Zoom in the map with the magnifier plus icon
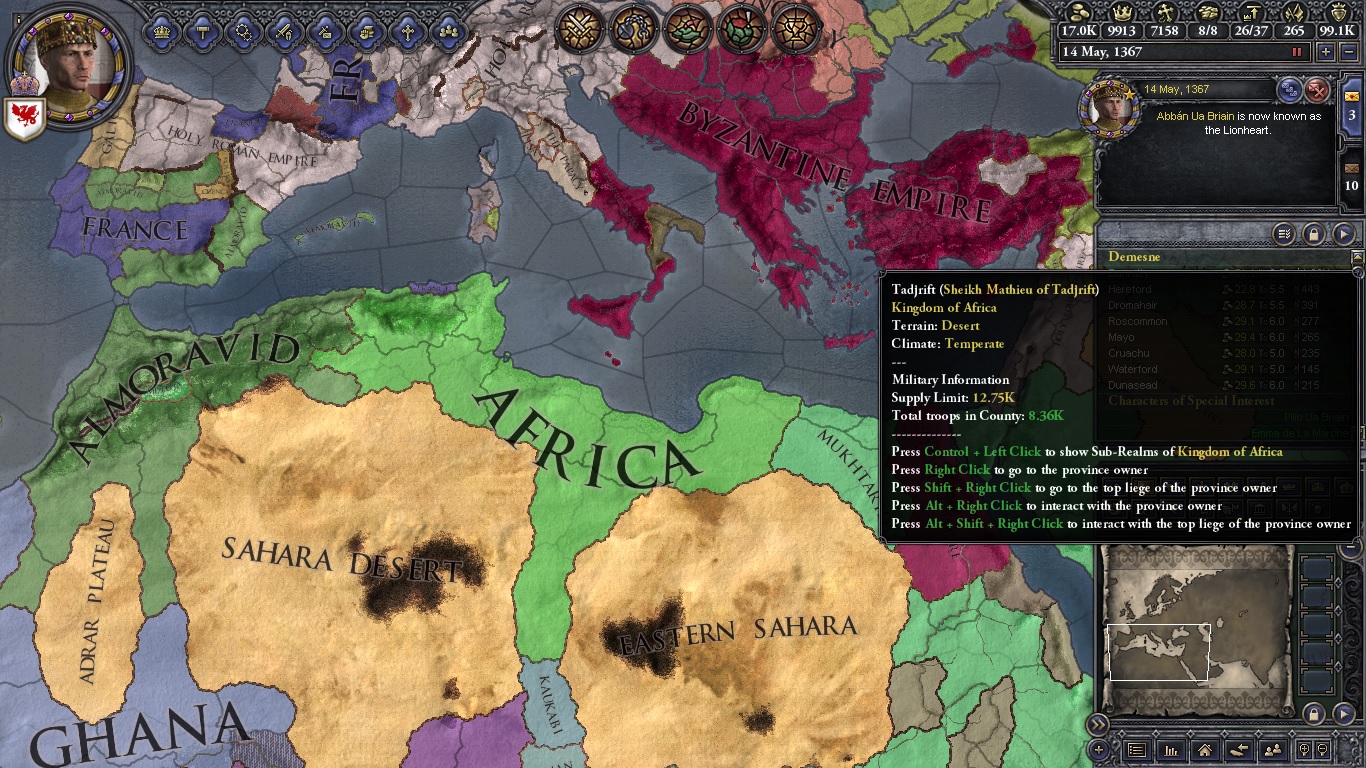 pos(1303,748)
